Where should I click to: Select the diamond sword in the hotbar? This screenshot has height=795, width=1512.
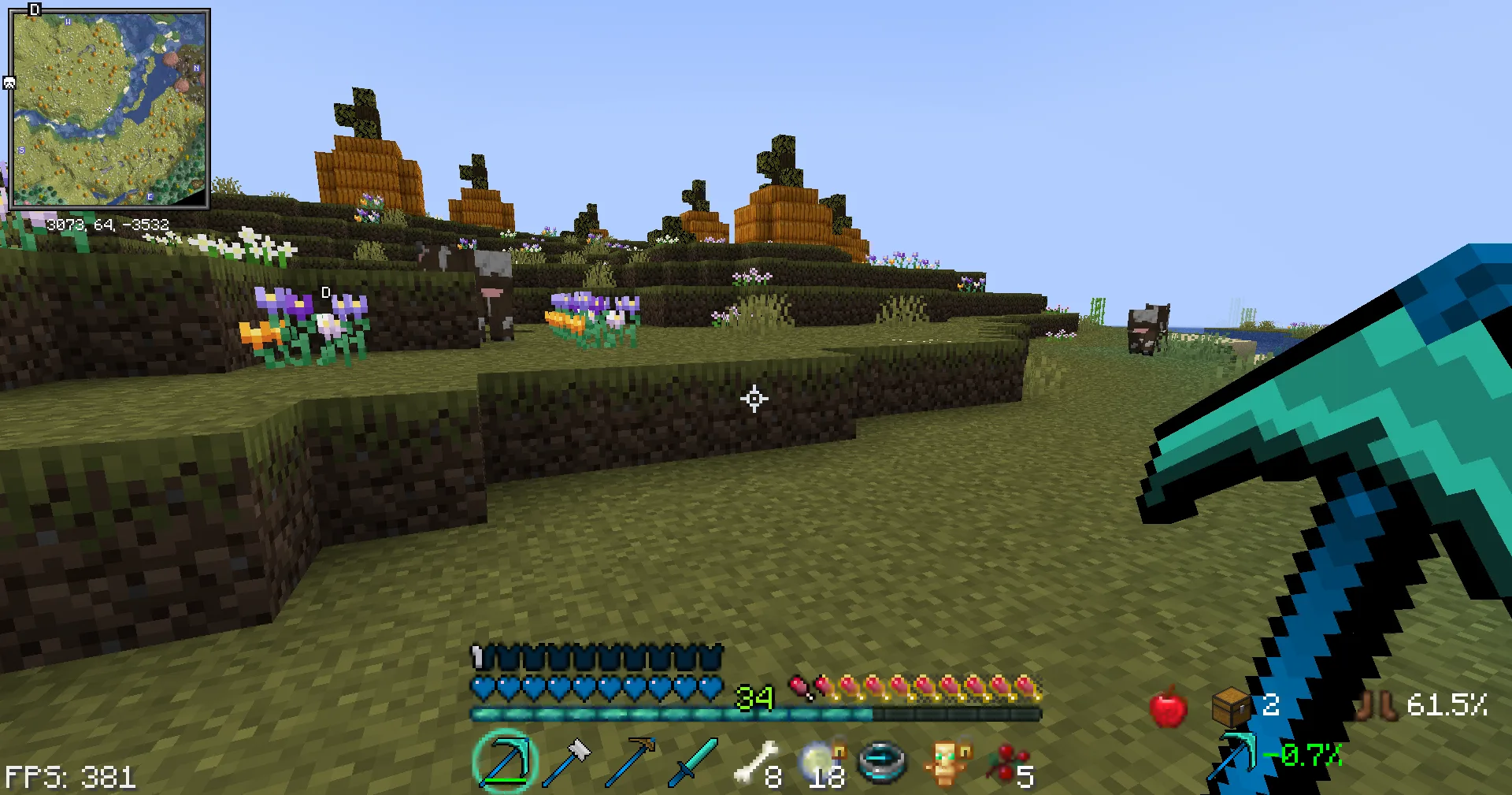pyautogui.click(x=693, y=760)
